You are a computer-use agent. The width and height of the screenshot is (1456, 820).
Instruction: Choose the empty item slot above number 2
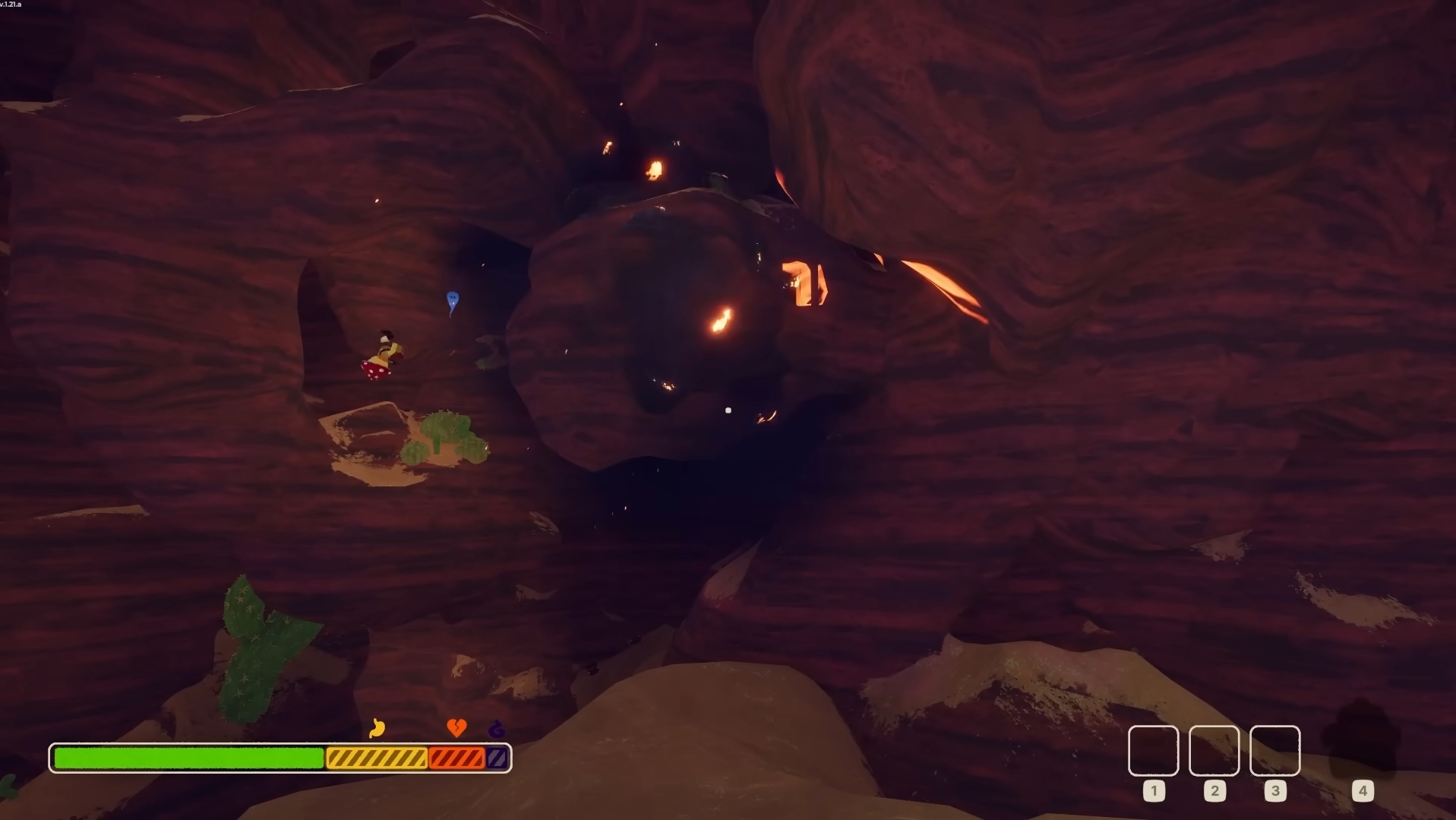1214,751
